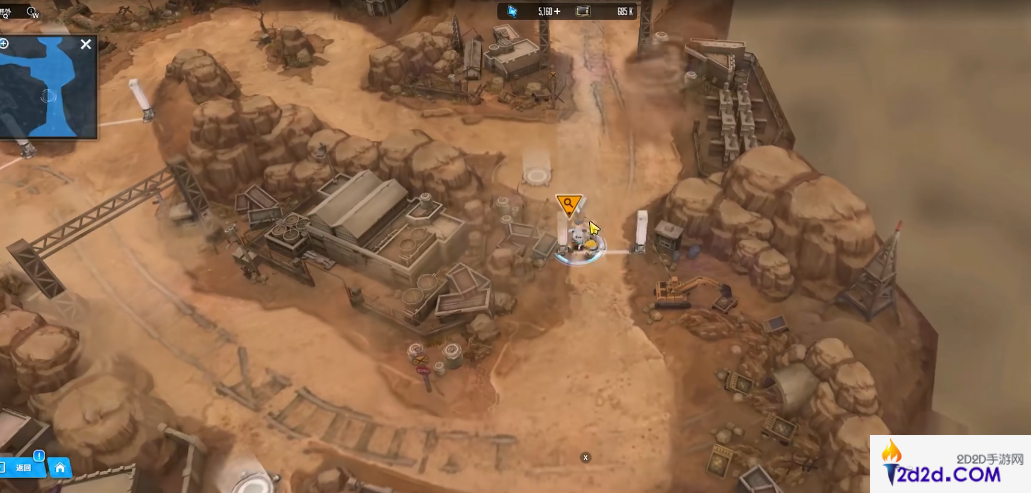Close the minimap panel
Image resolution: width=1031 pixels, height=493 pixels.
click(x=86, y=44)
